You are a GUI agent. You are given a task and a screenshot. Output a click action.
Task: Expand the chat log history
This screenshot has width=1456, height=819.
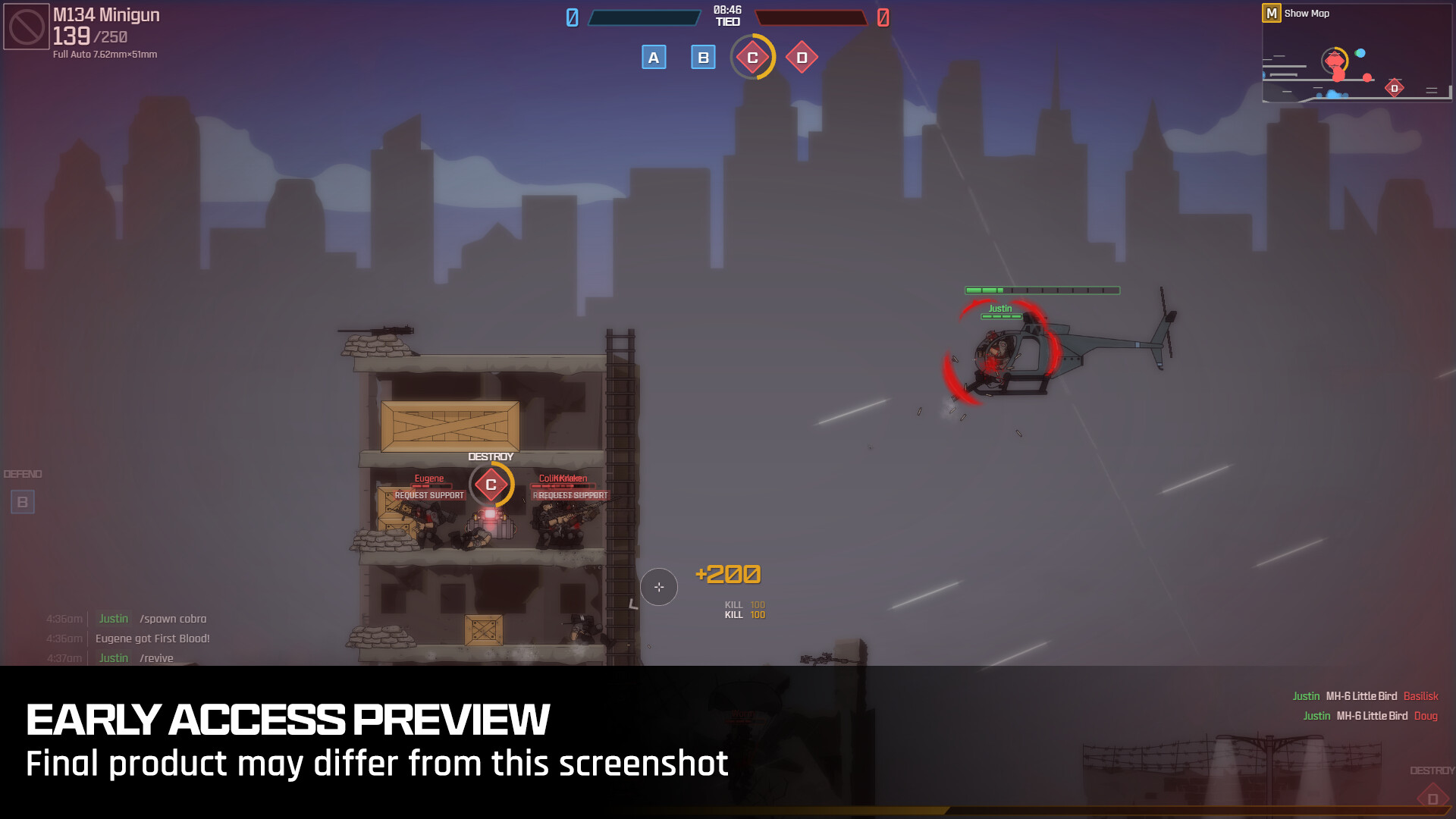point(129,638)
